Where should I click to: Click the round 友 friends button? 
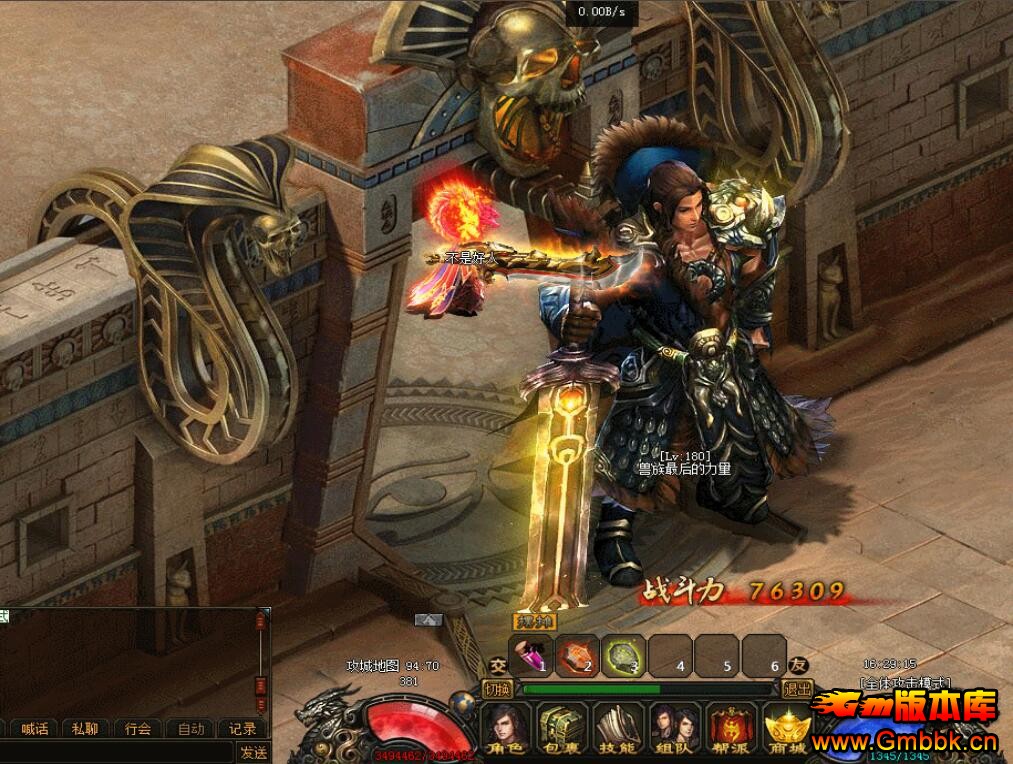798,665
